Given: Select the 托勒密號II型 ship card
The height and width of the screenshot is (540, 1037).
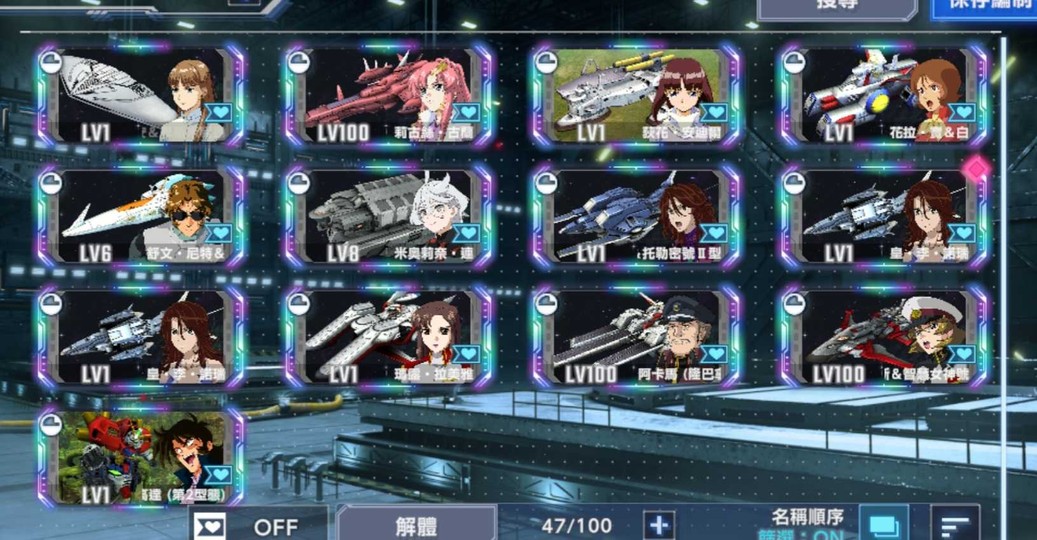Looking at the screenshot, I should tap(635, 217).
